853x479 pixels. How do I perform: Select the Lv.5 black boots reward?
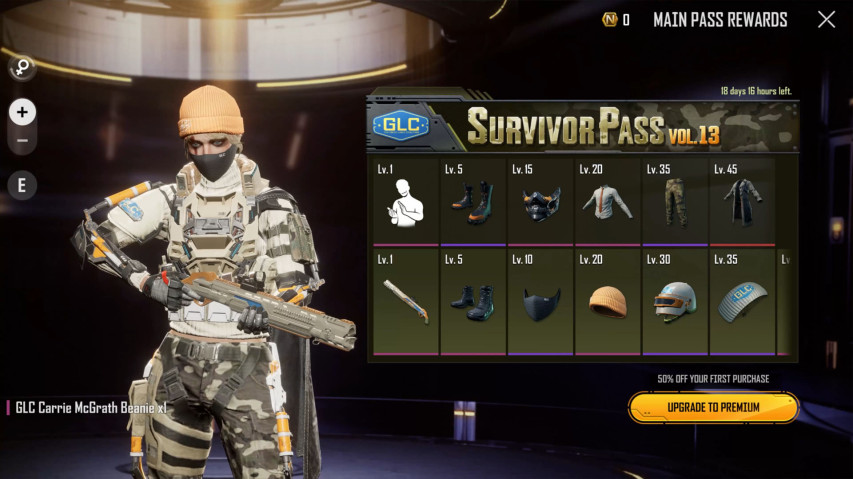(x=473, y=302)
